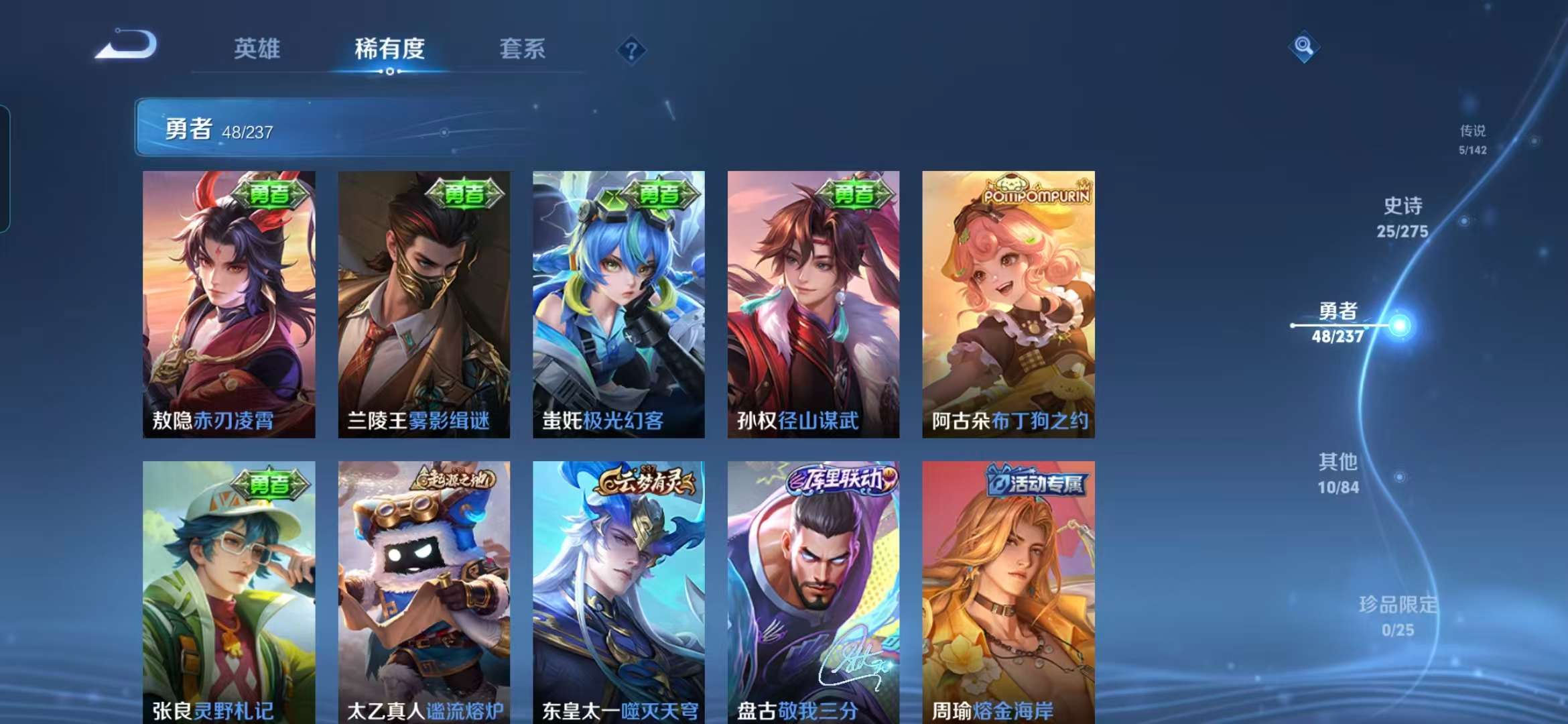Open the 孙权 径山谋武 skin

pyautogui.click(x=812, y=308)
